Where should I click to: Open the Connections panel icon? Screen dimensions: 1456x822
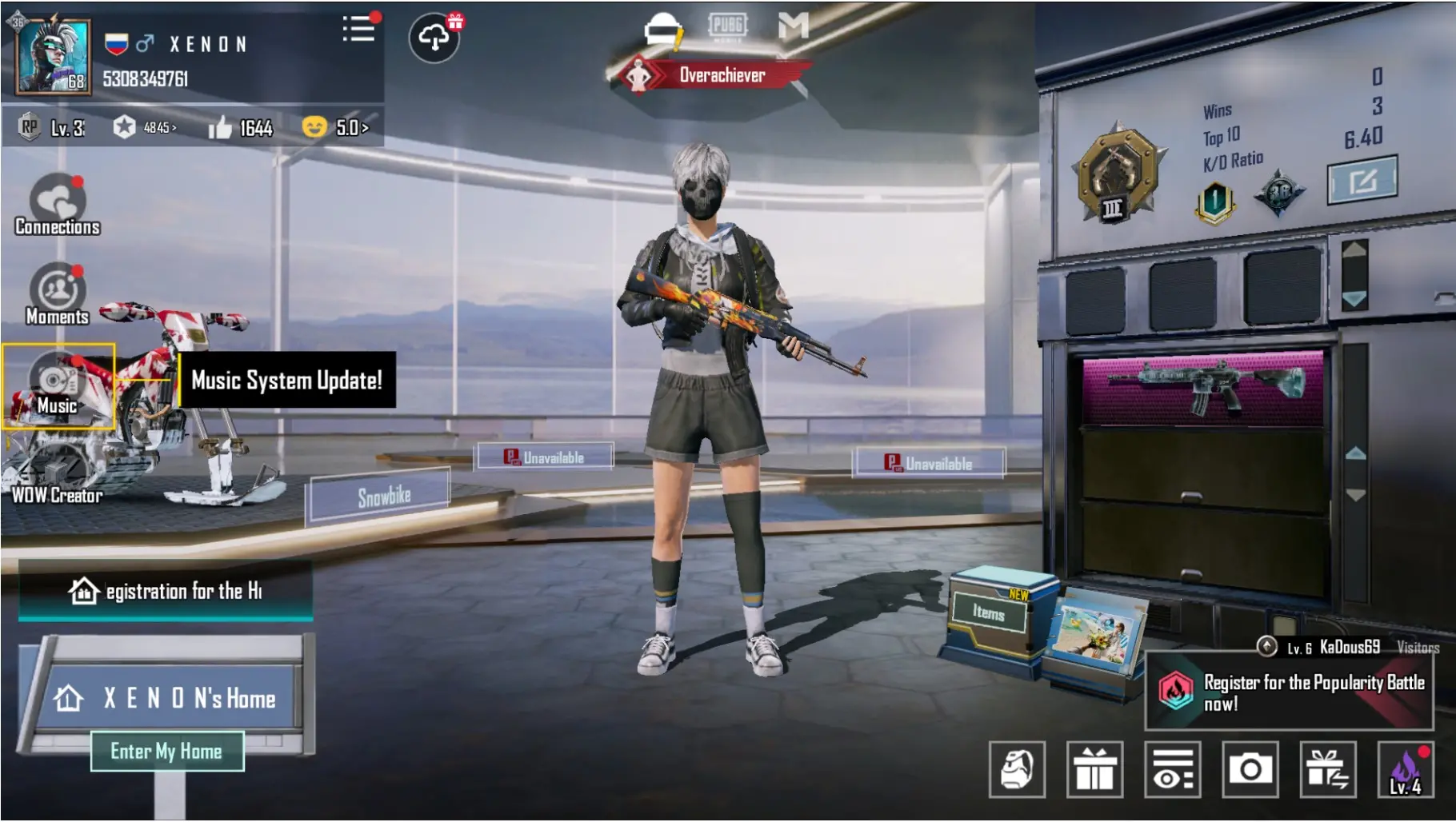pos(54,198)
